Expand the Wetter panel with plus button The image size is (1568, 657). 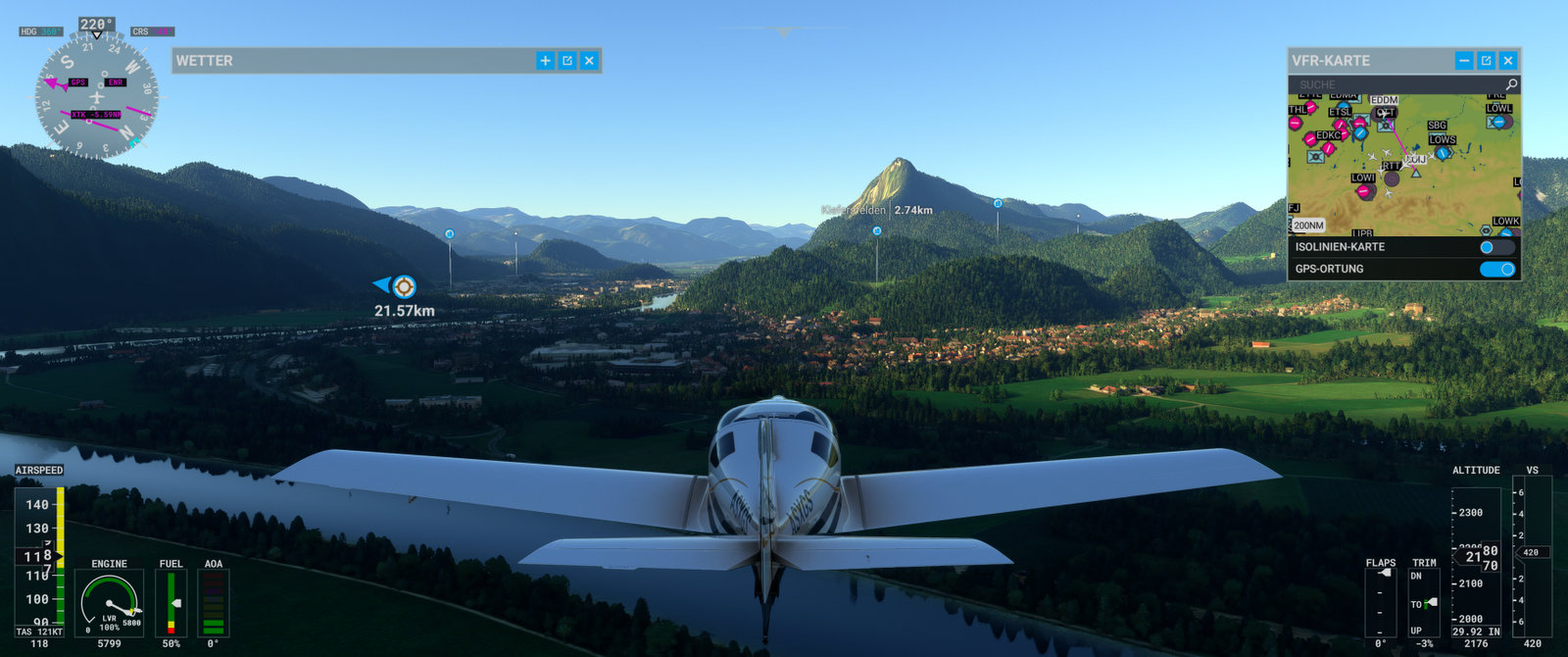pyautogui.click(x=545, y=61)
